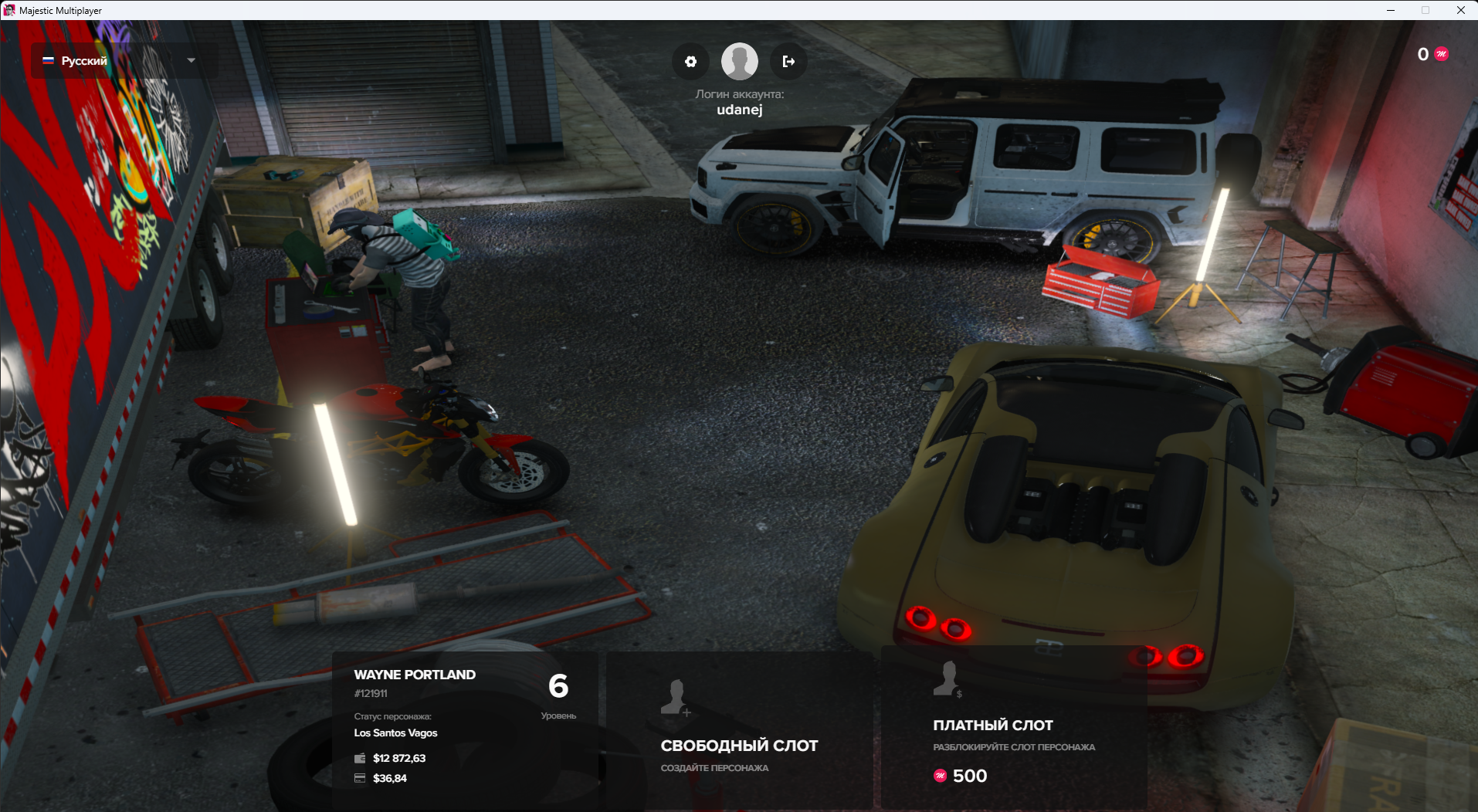Click the account avatar picture
The height and width of the screenshot is (812, 1478).
pos(739,62)
